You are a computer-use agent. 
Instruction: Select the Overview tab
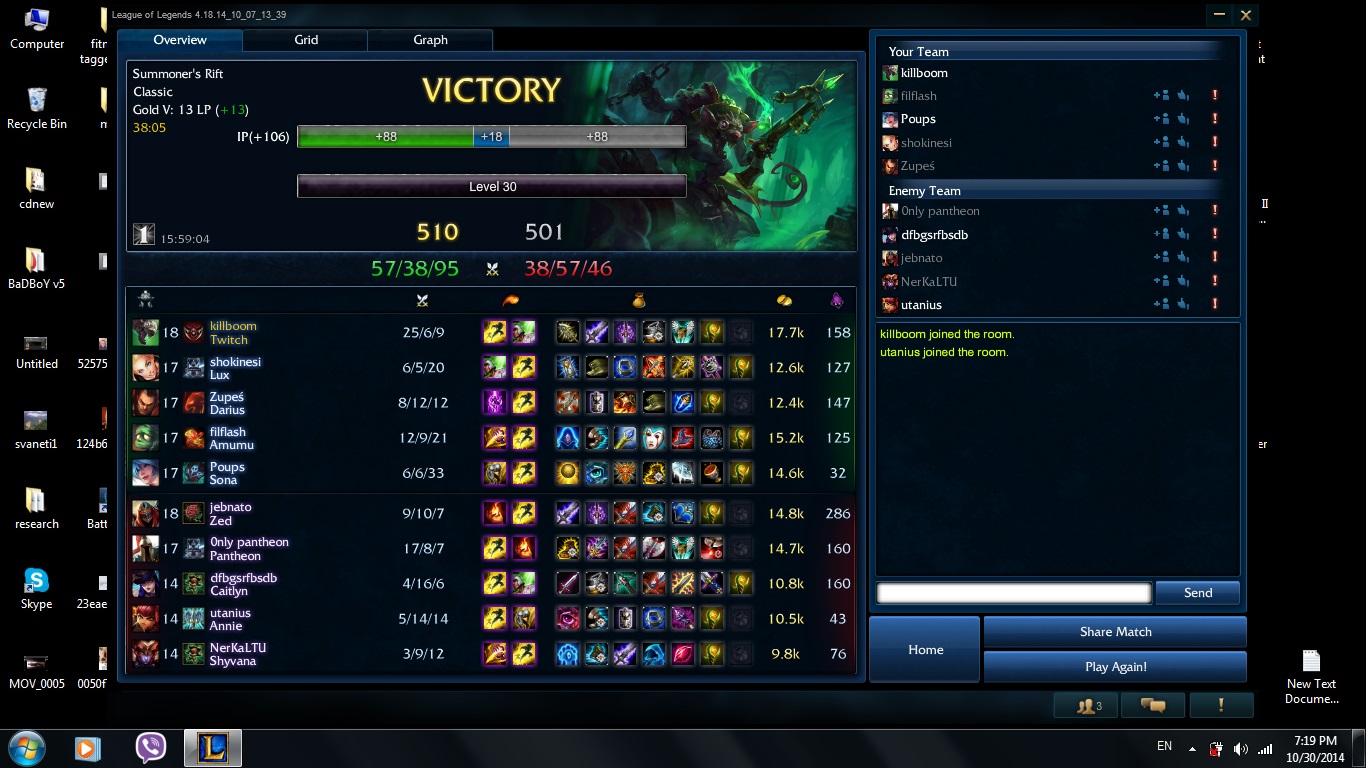[180, 40]
